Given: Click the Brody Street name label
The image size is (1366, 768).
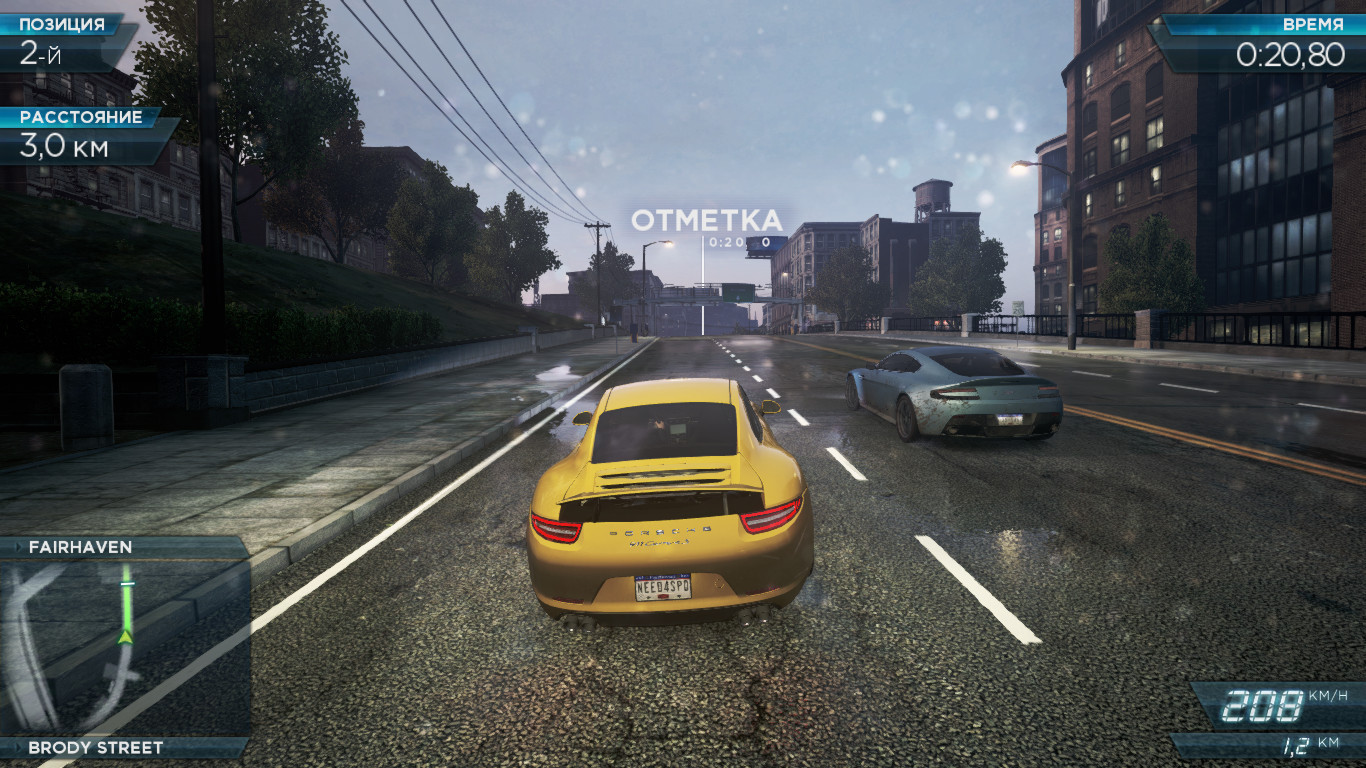Looking at the screenshot, I should pos(95,747).
